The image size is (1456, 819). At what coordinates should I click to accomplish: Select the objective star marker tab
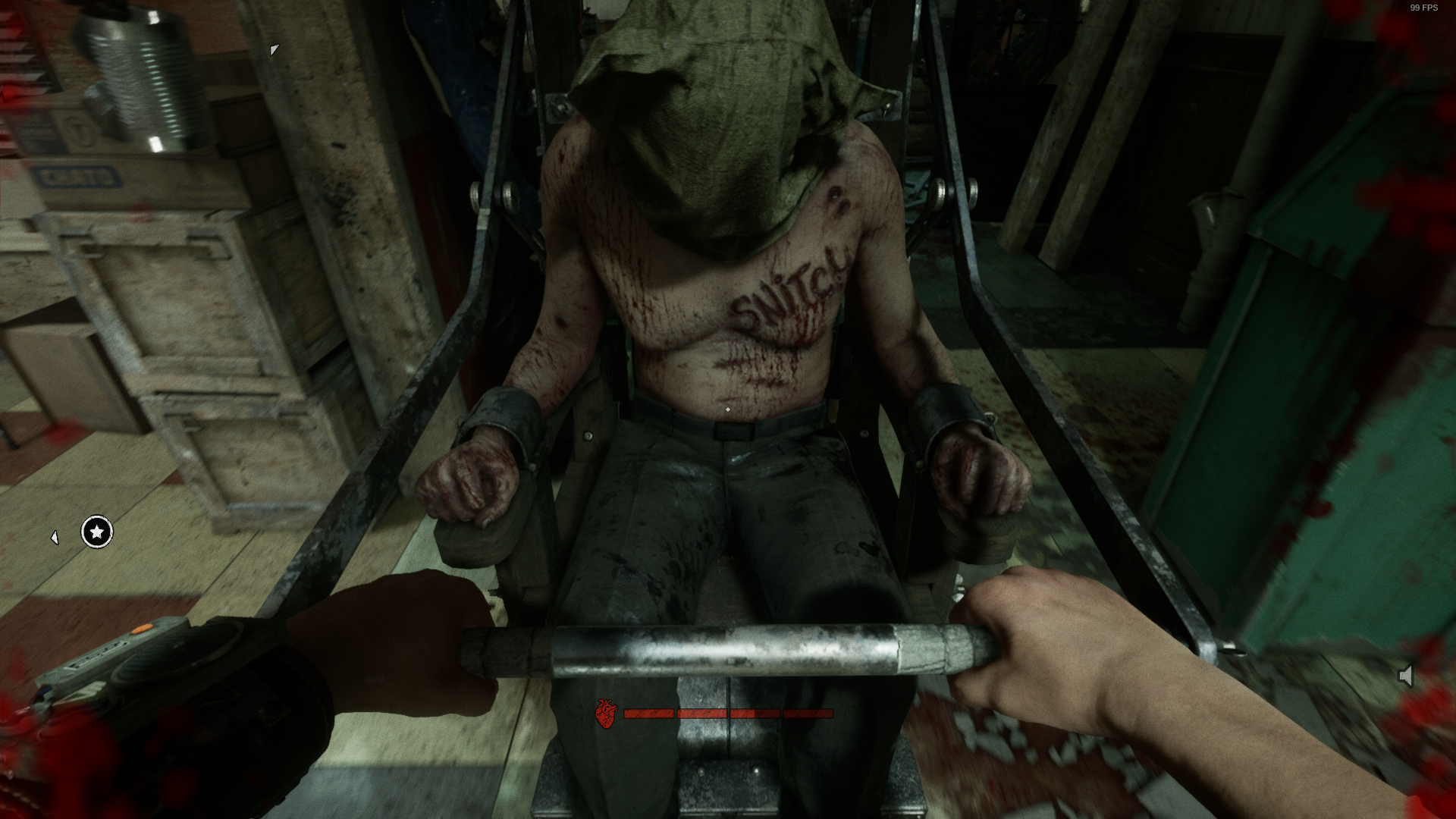(x=96, y=533)
